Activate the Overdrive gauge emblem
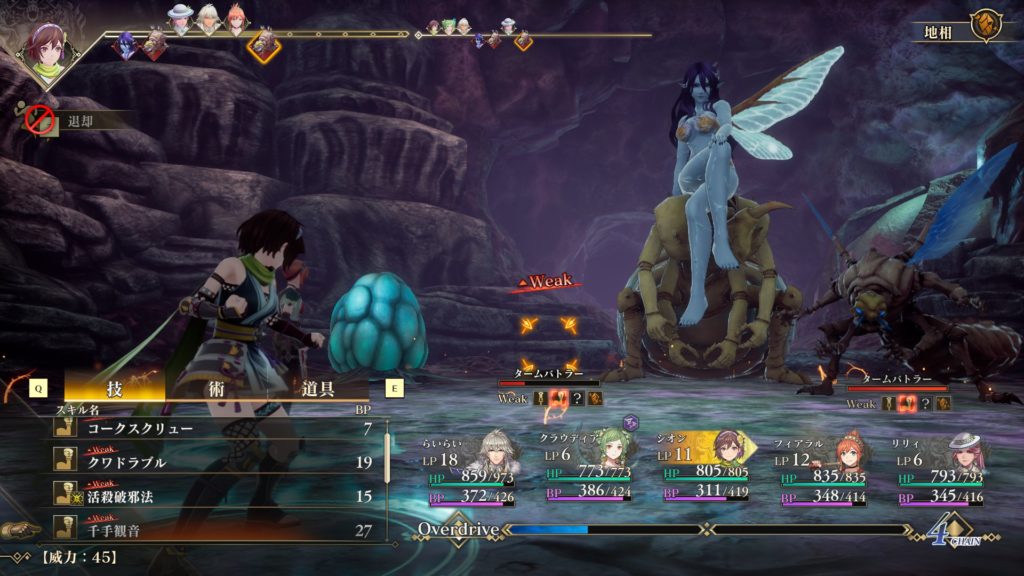The width and height of the screenshot is (1024, 576). 458,529
